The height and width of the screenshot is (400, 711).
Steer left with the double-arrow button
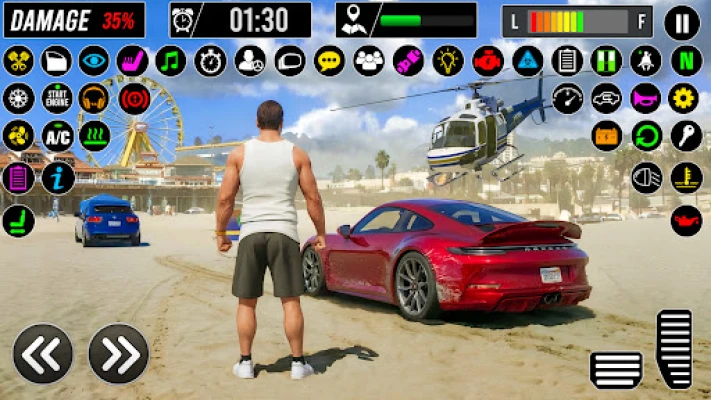[43, 353]
